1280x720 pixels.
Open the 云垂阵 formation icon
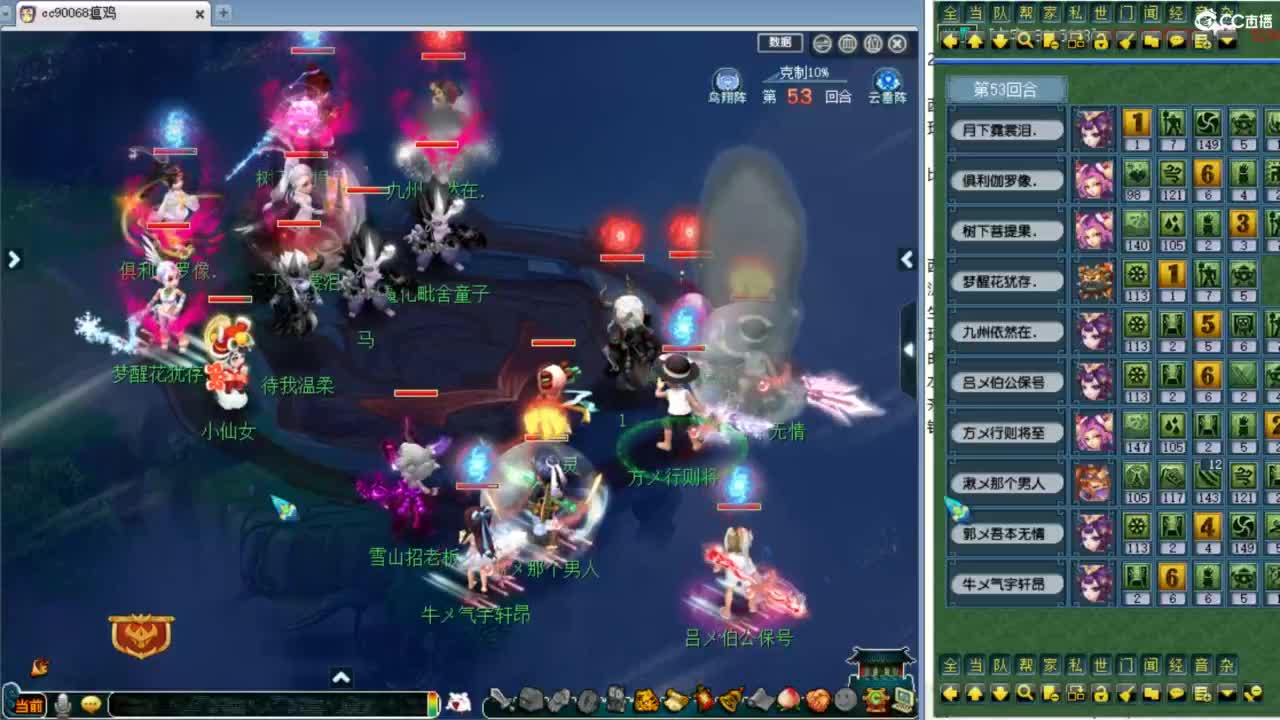885,80
